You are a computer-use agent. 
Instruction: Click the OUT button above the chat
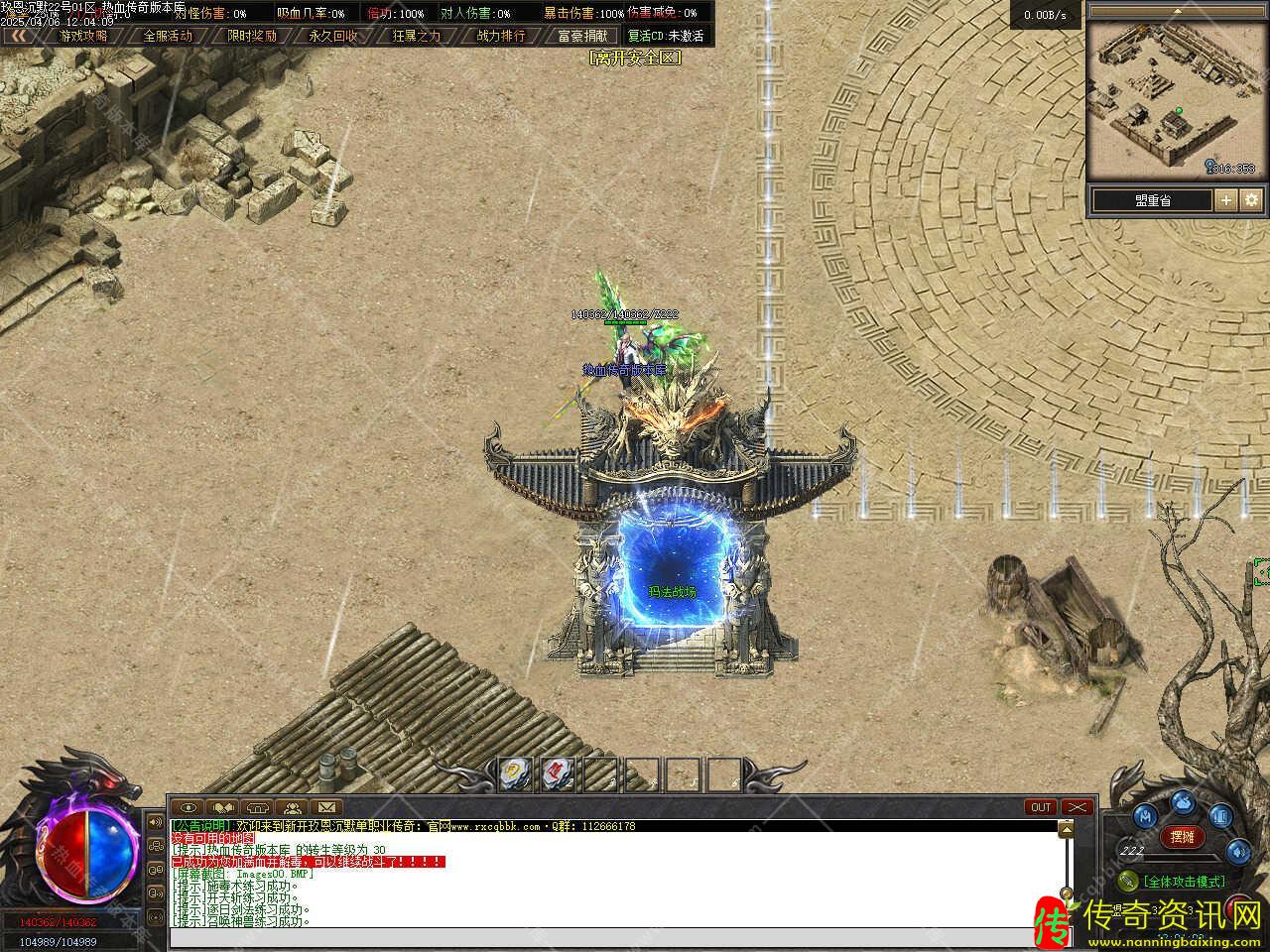click(x=1041, y=807)
